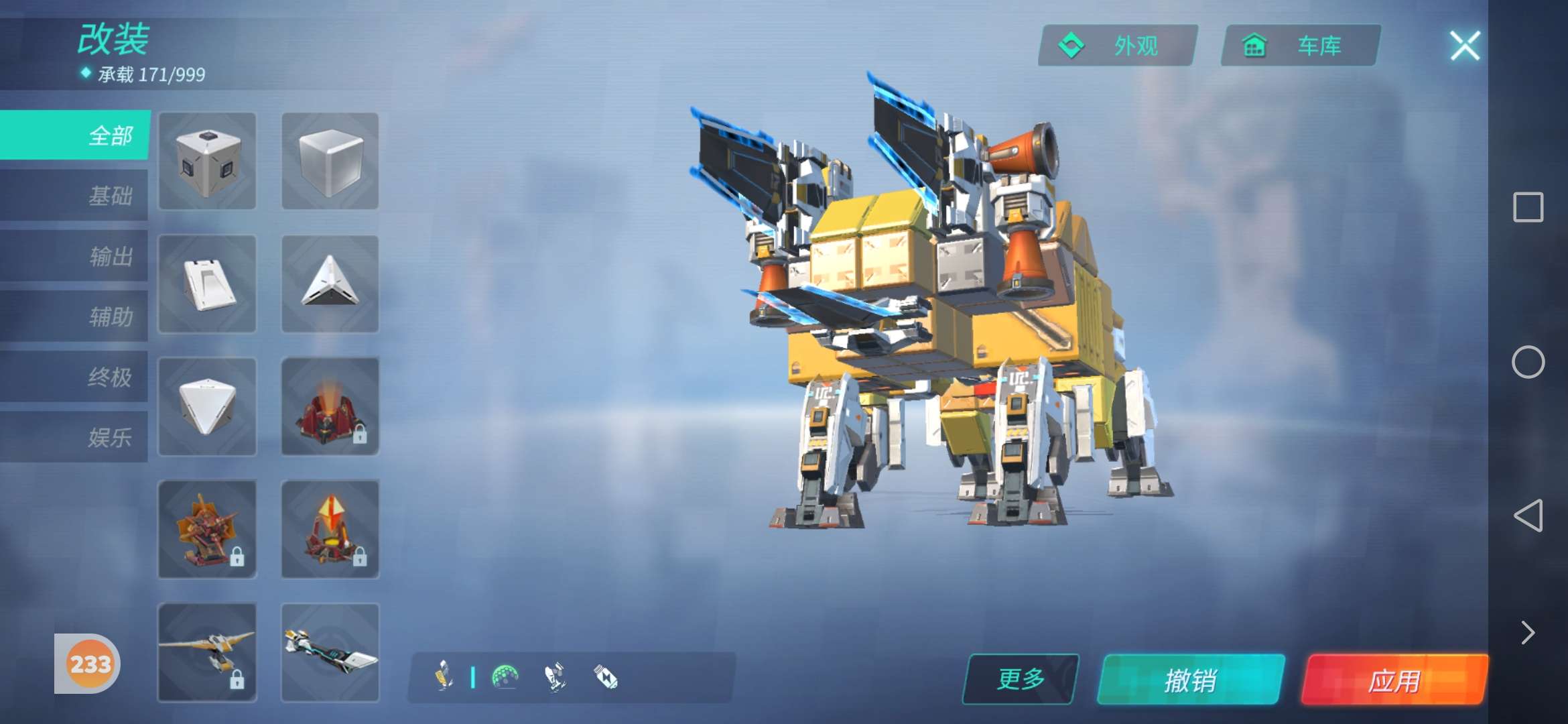Apply changes with the red 应用 button
The width and height of the screenshot is (1568, 724).
[1394, 680]
